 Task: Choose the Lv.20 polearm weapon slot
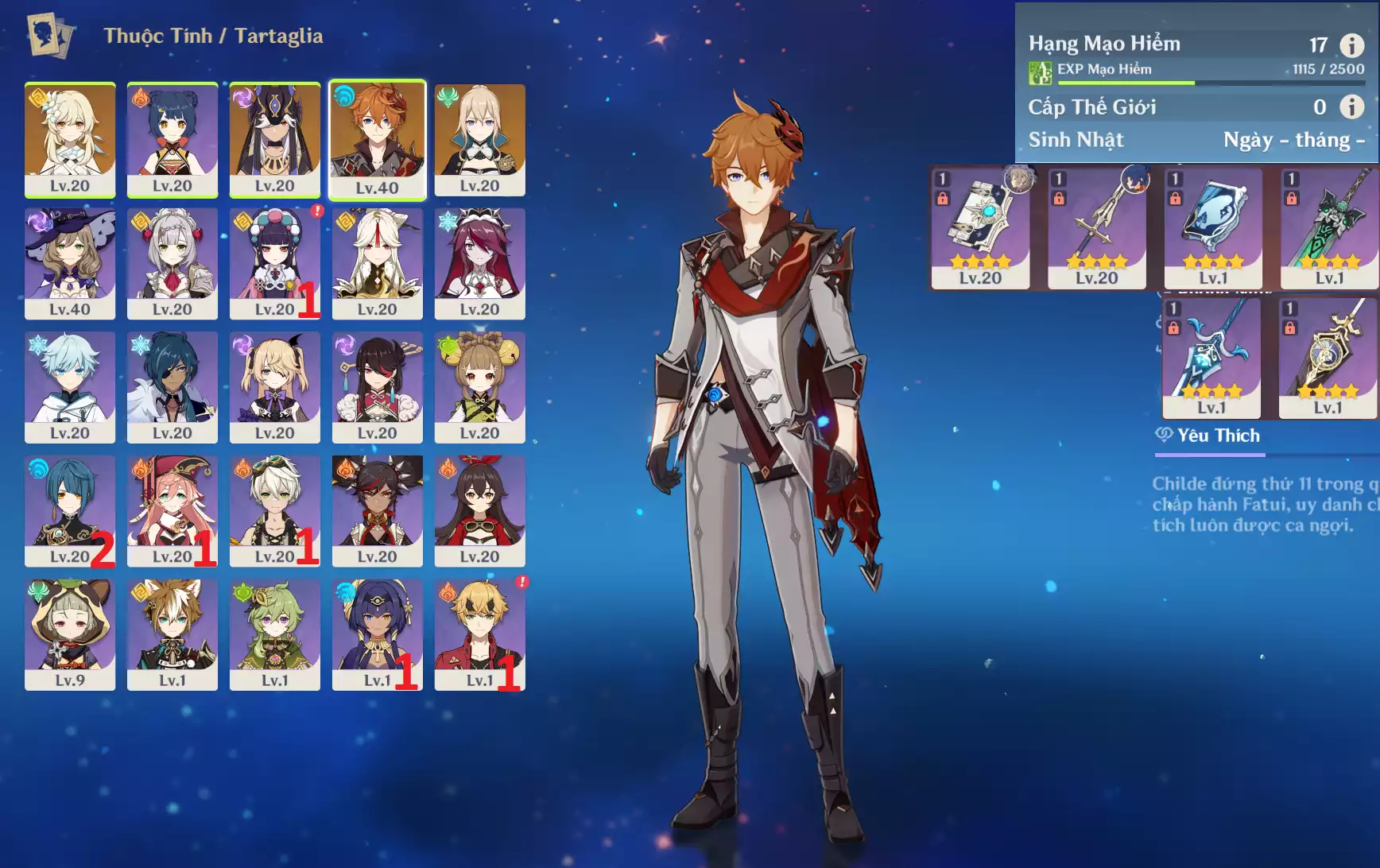(1097, 228)
